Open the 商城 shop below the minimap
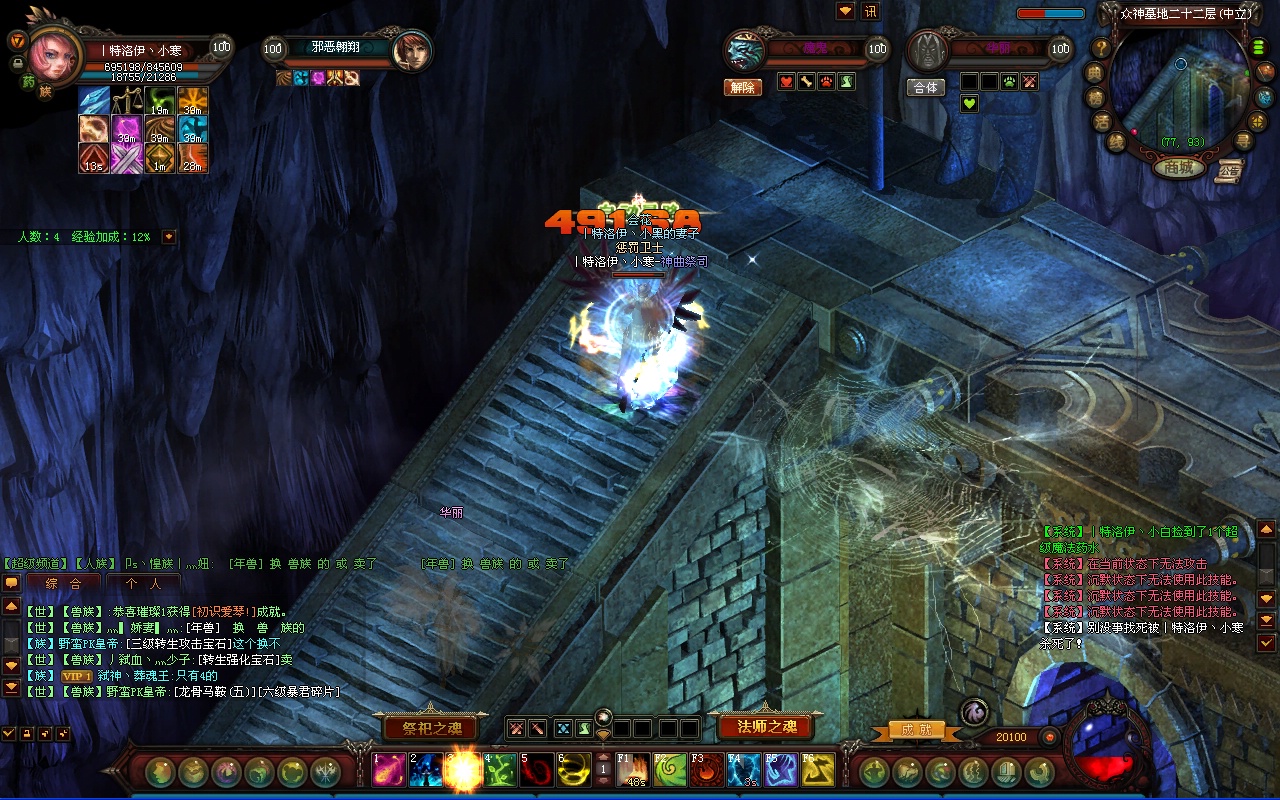 tap(1179, 167)
